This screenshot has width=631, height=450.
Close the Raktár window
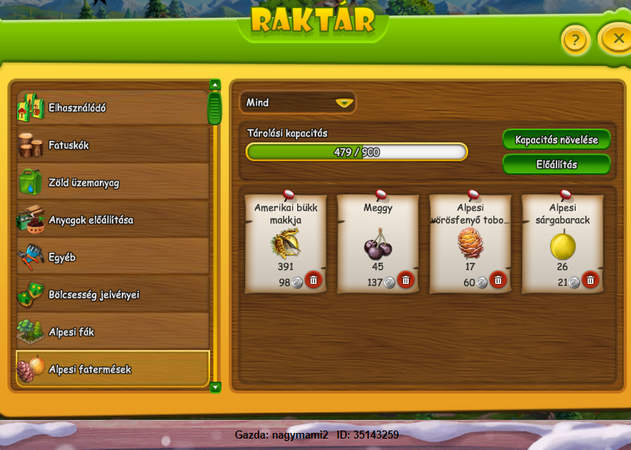(x=612, y=40)
